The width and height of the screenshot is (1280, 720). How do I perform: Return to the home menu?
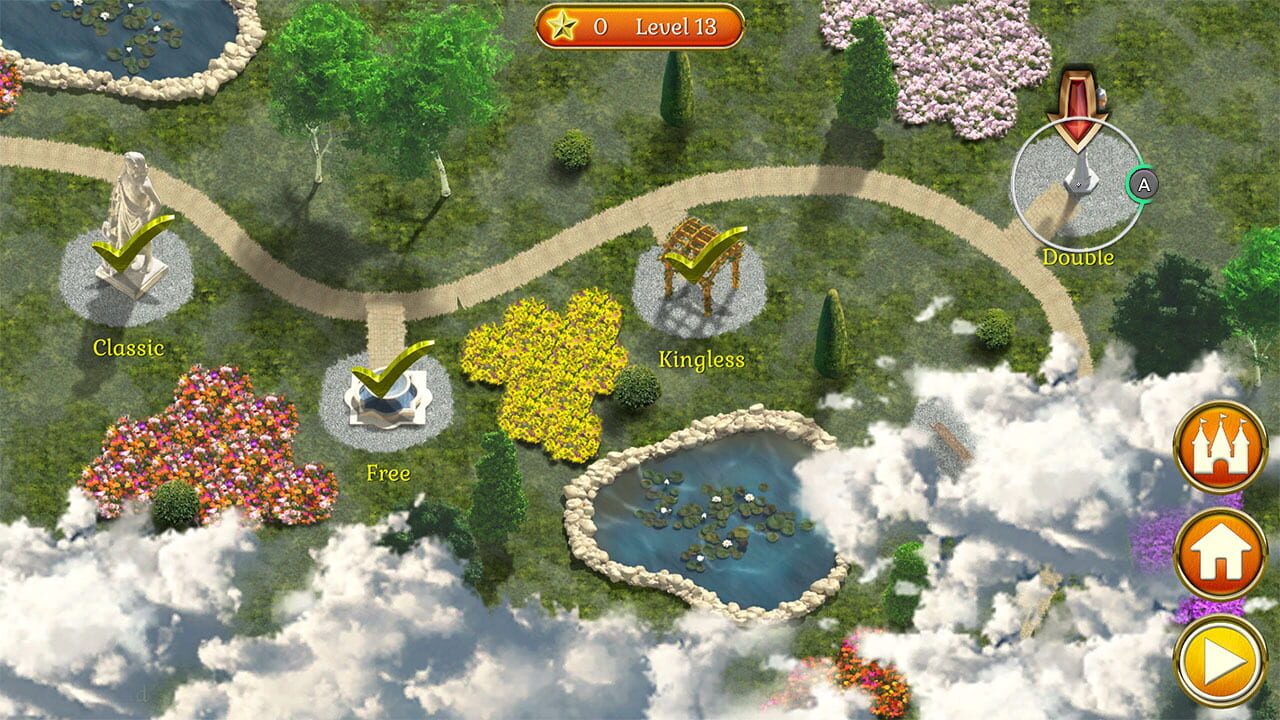click(x=1222, y=553)
